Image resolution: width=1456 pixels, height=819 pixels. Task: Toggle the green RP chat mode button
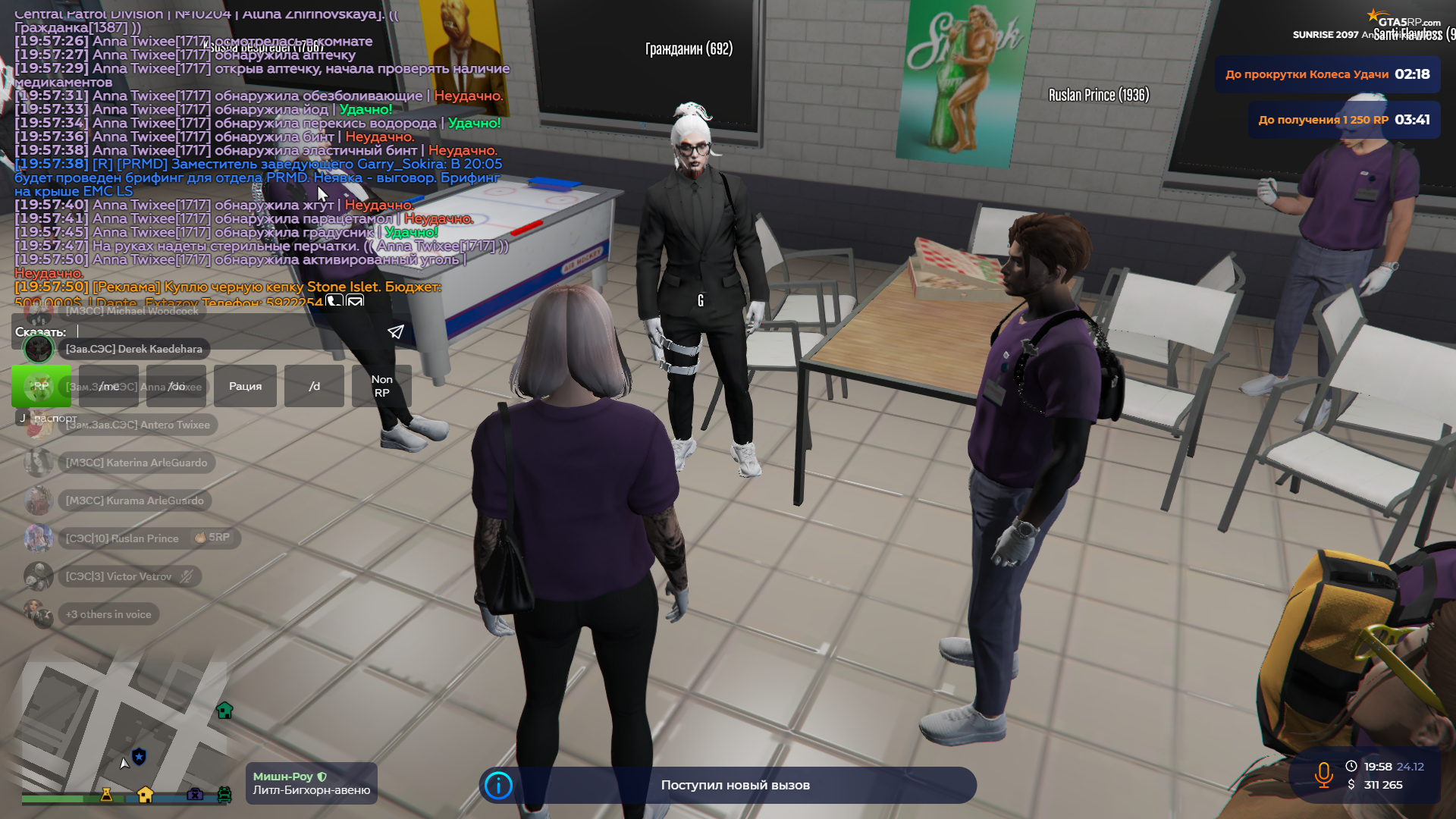pos(41,386)
